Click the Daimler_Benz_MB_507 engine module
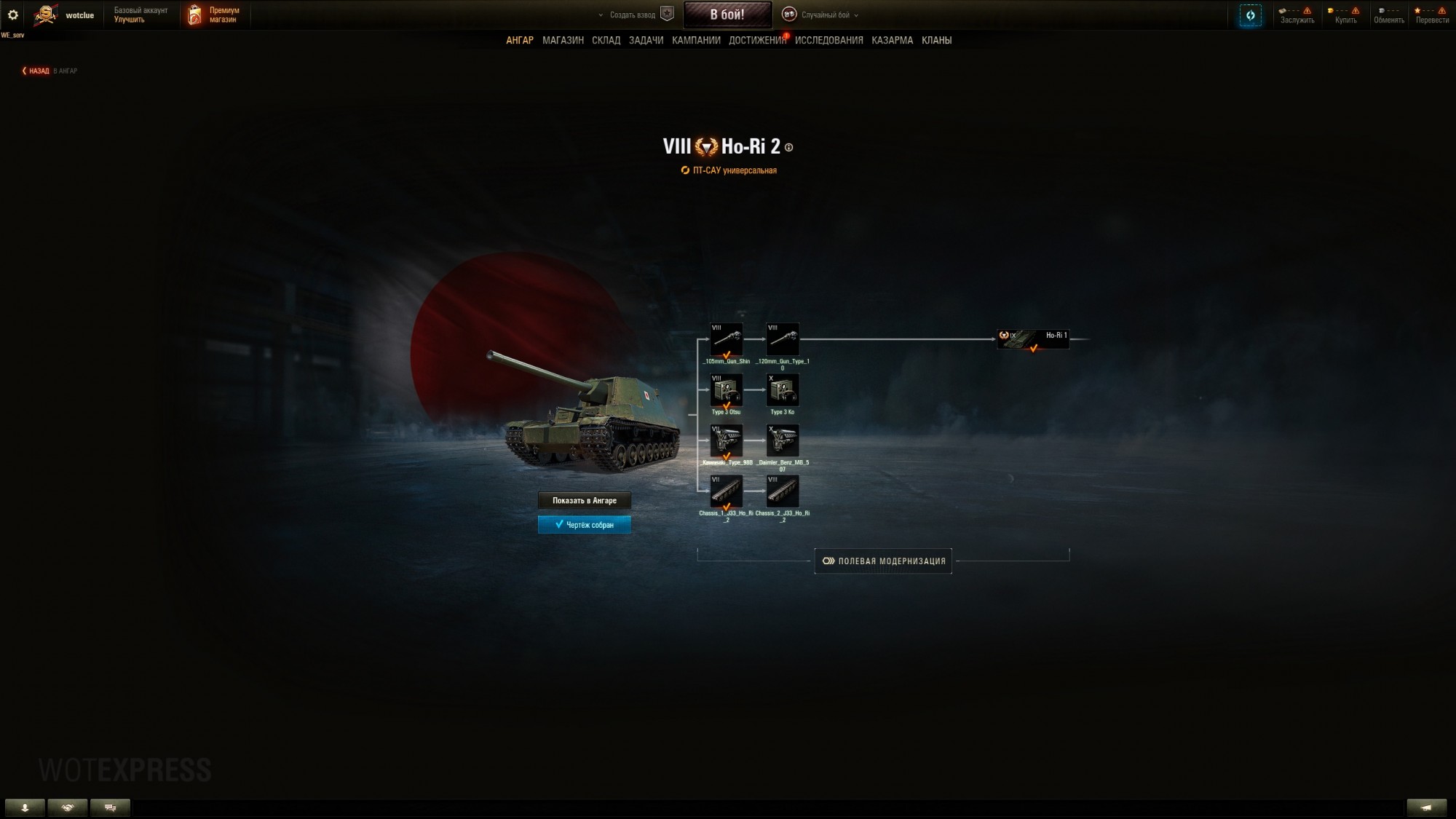Viewport: 1456px width, 819px height. 783,441
